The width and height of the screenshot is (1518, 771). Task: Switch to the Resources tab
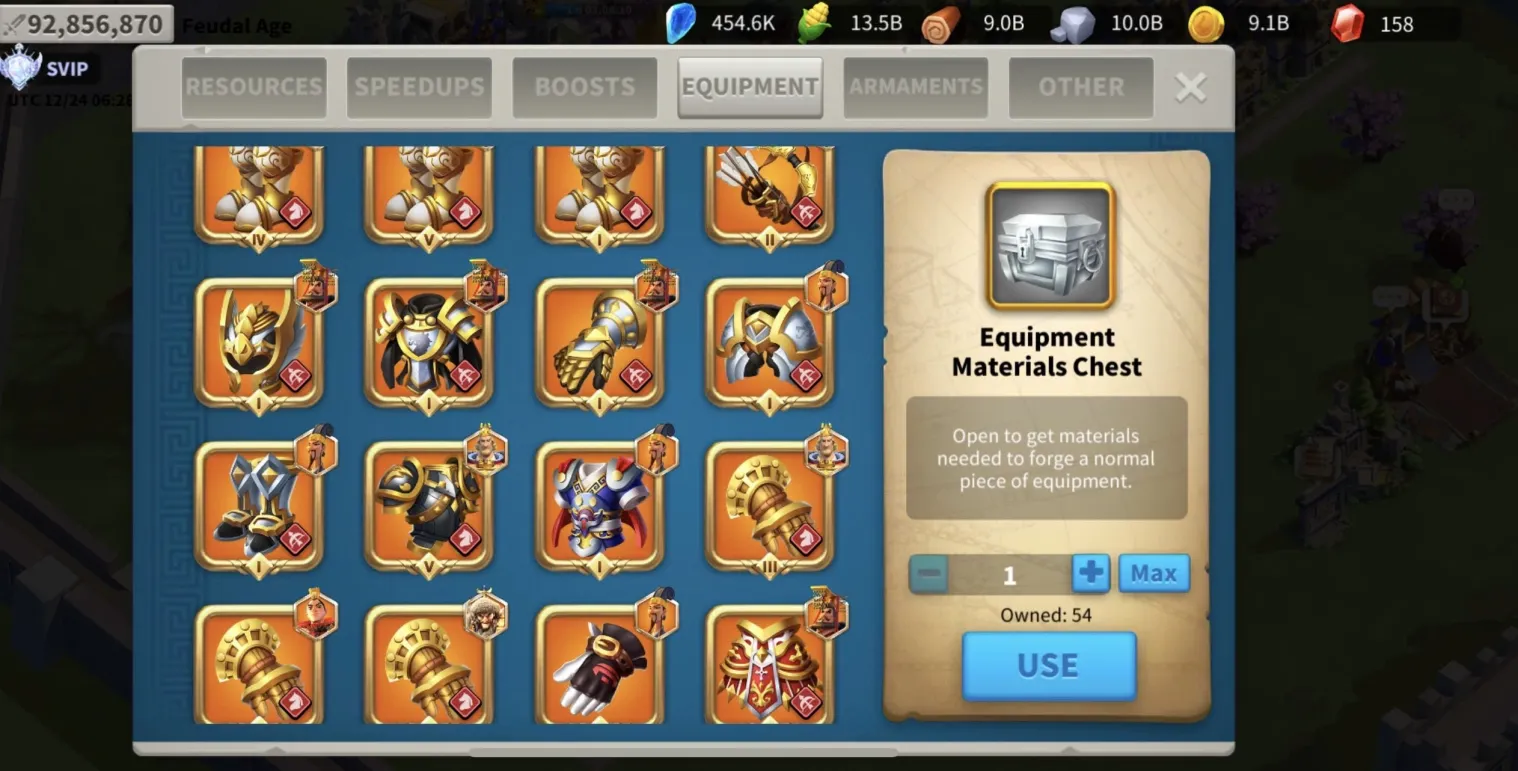pos(254,87)
